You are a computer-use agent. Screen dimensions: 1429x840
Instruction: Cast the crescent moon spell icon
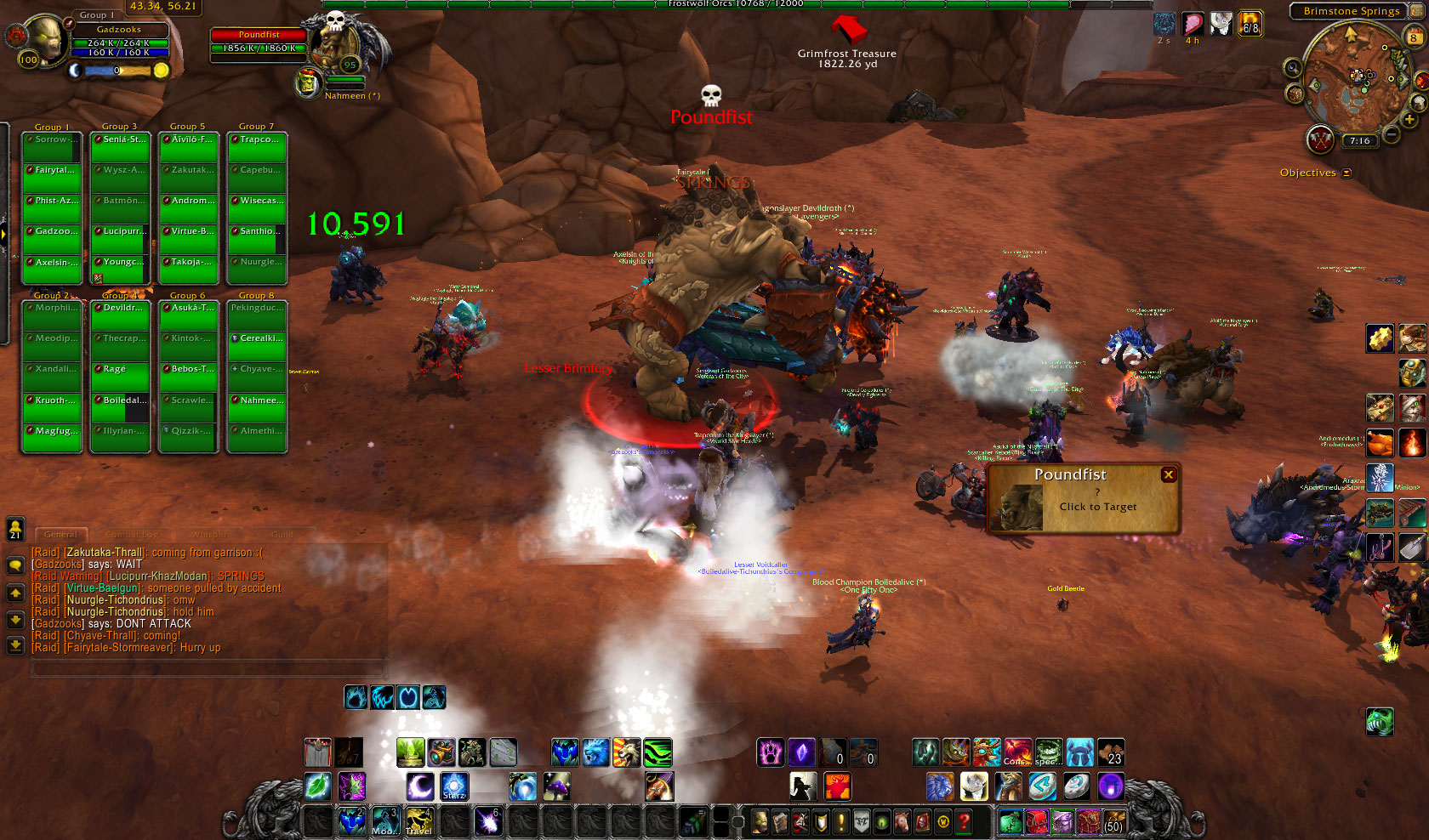click(420, 786)
